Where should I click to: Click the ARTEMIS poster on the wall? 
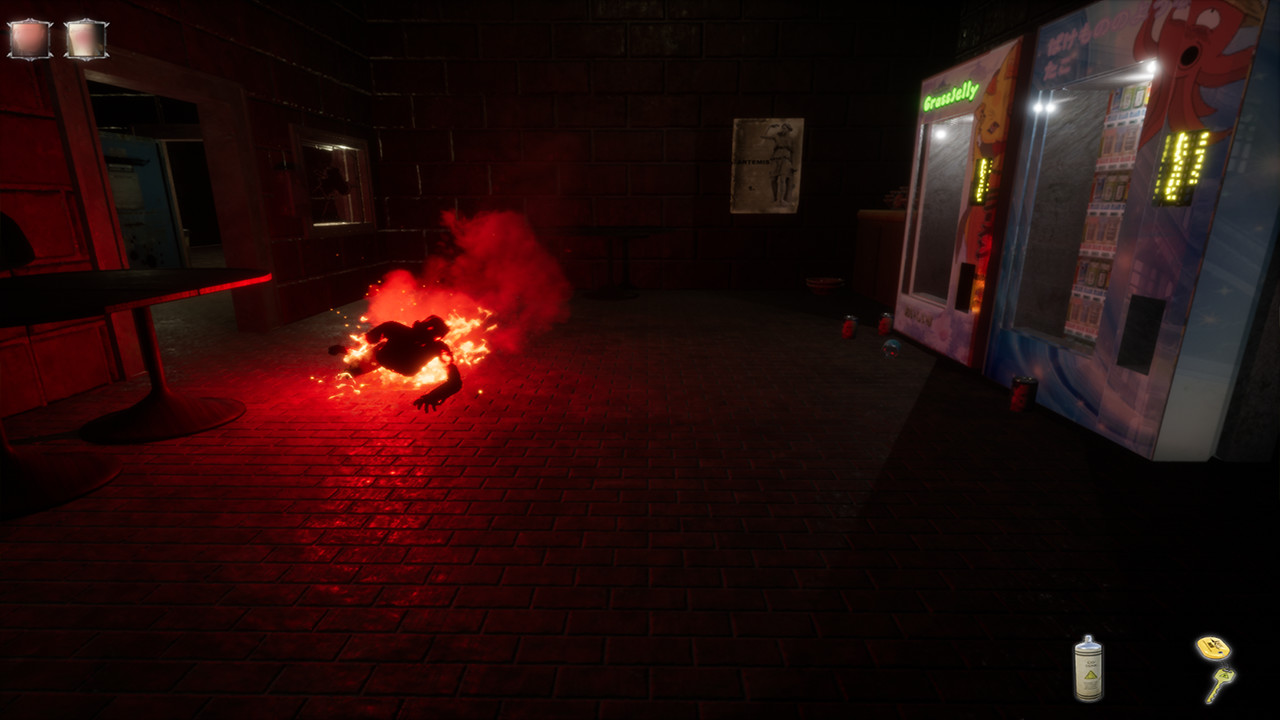768,166
